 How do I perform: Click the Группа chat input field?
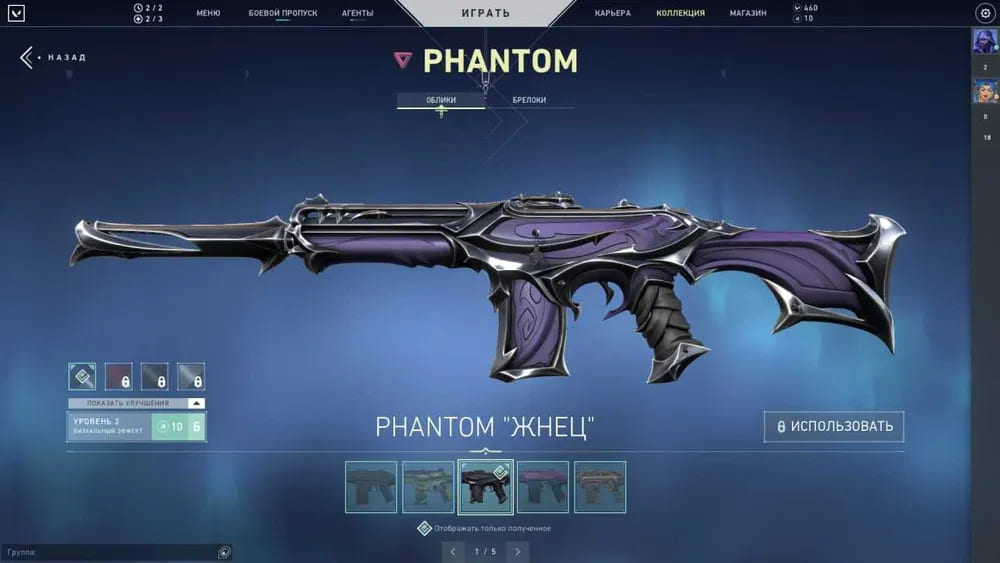click(110, 552)
